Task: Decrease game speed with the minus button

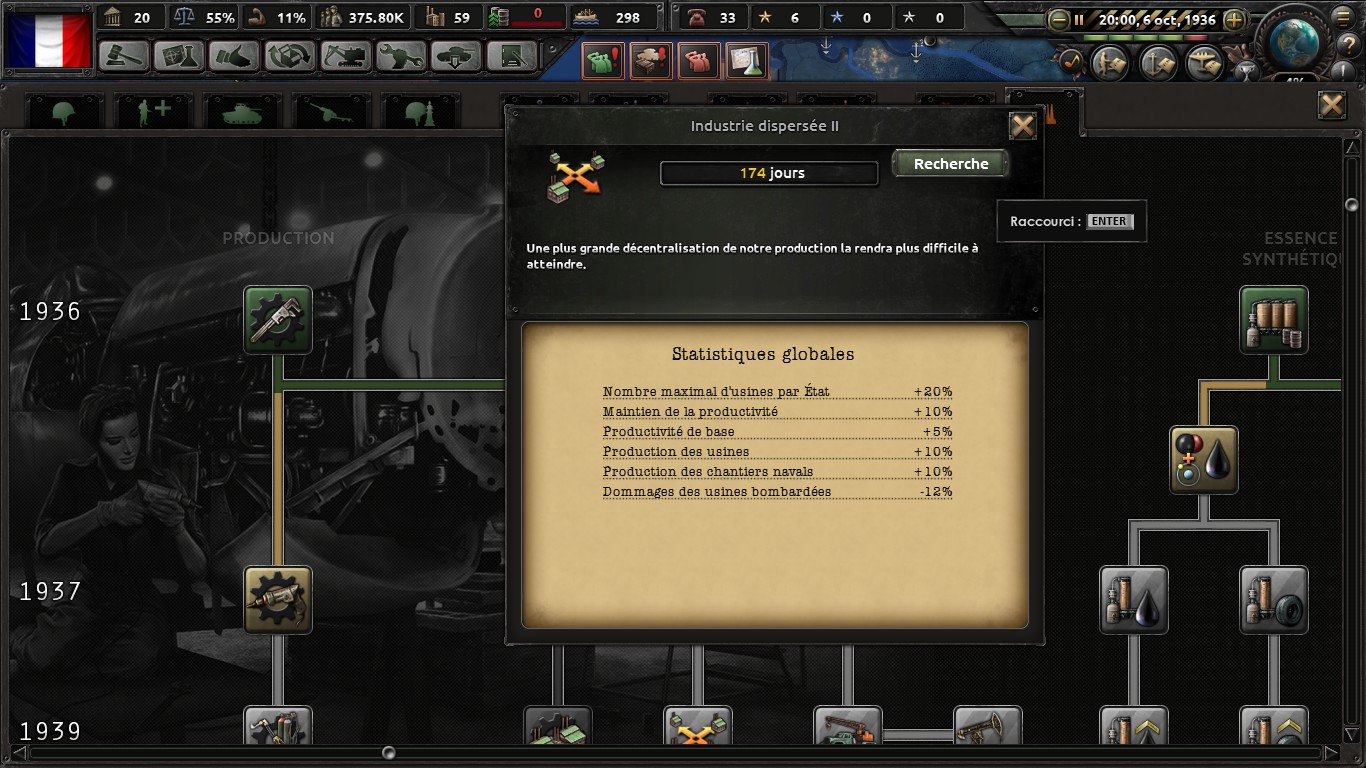Action: [1059, 19]
